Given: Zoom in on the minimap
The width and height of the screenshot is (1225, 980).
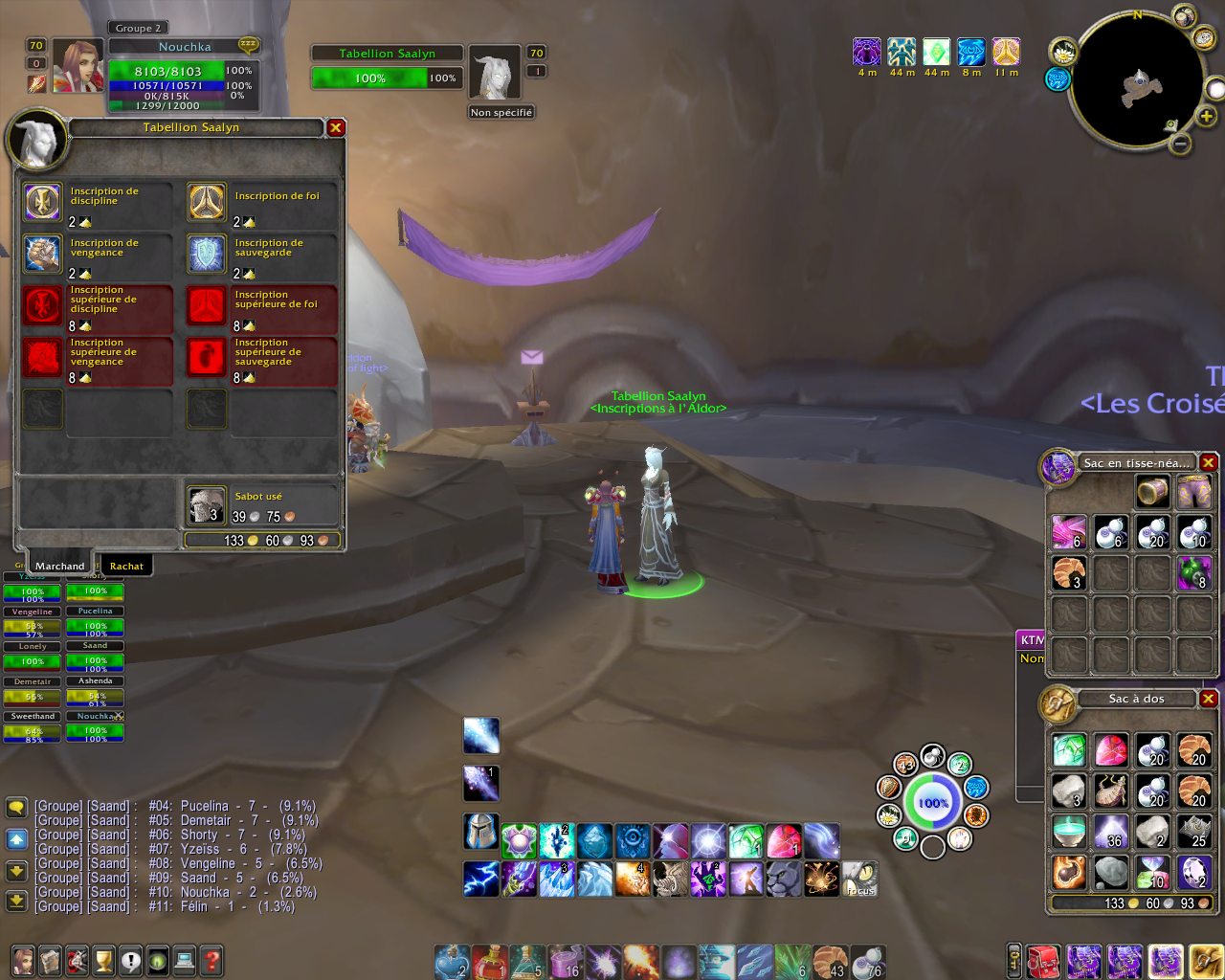Looking at the screenshot, I should pyautogui.click(x=1207, y=116).
